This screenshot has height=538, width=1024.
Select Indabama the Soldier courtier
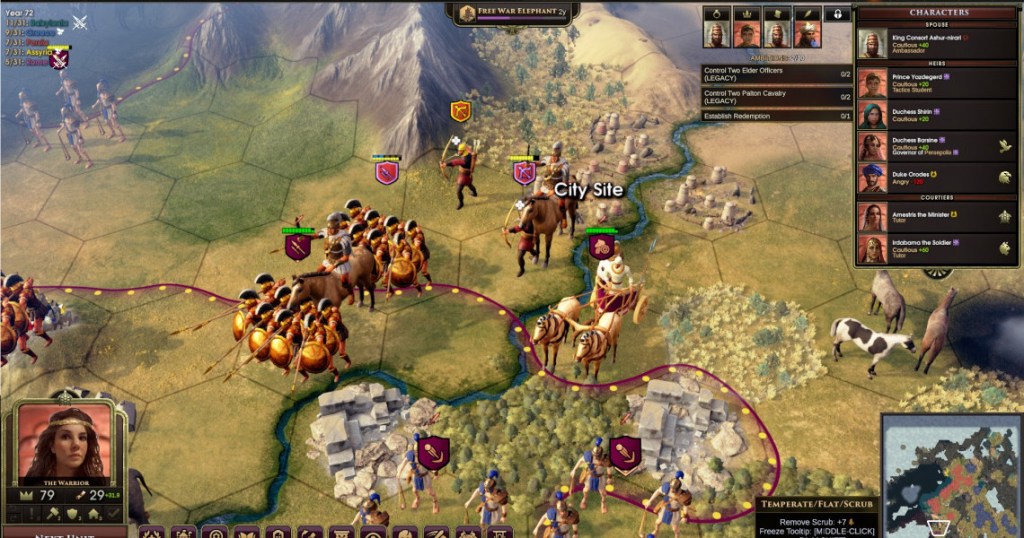pyautogui.click(x=937, y=248)
